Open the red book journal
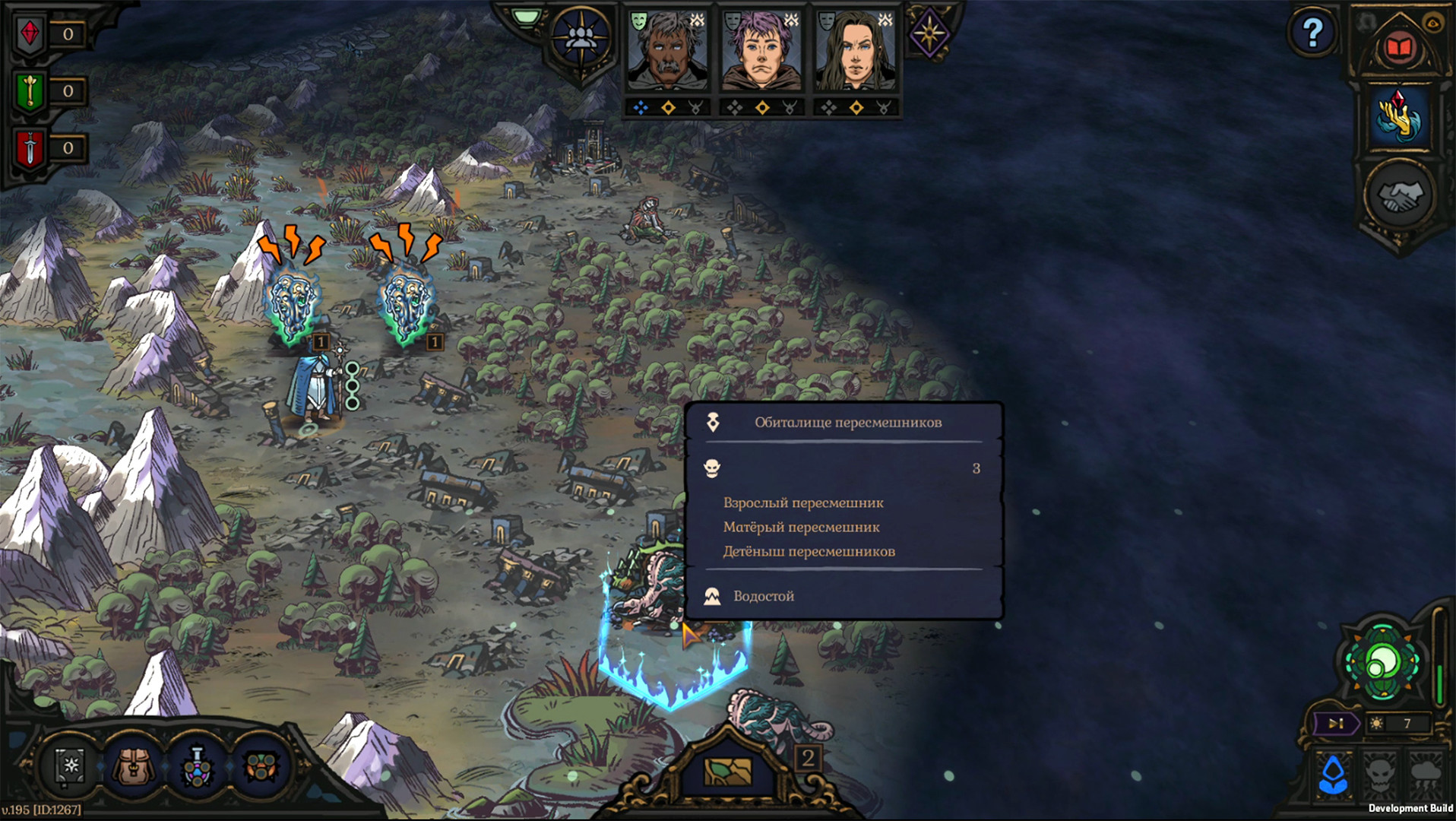1456x821 pixels. tap(1400, 48)
